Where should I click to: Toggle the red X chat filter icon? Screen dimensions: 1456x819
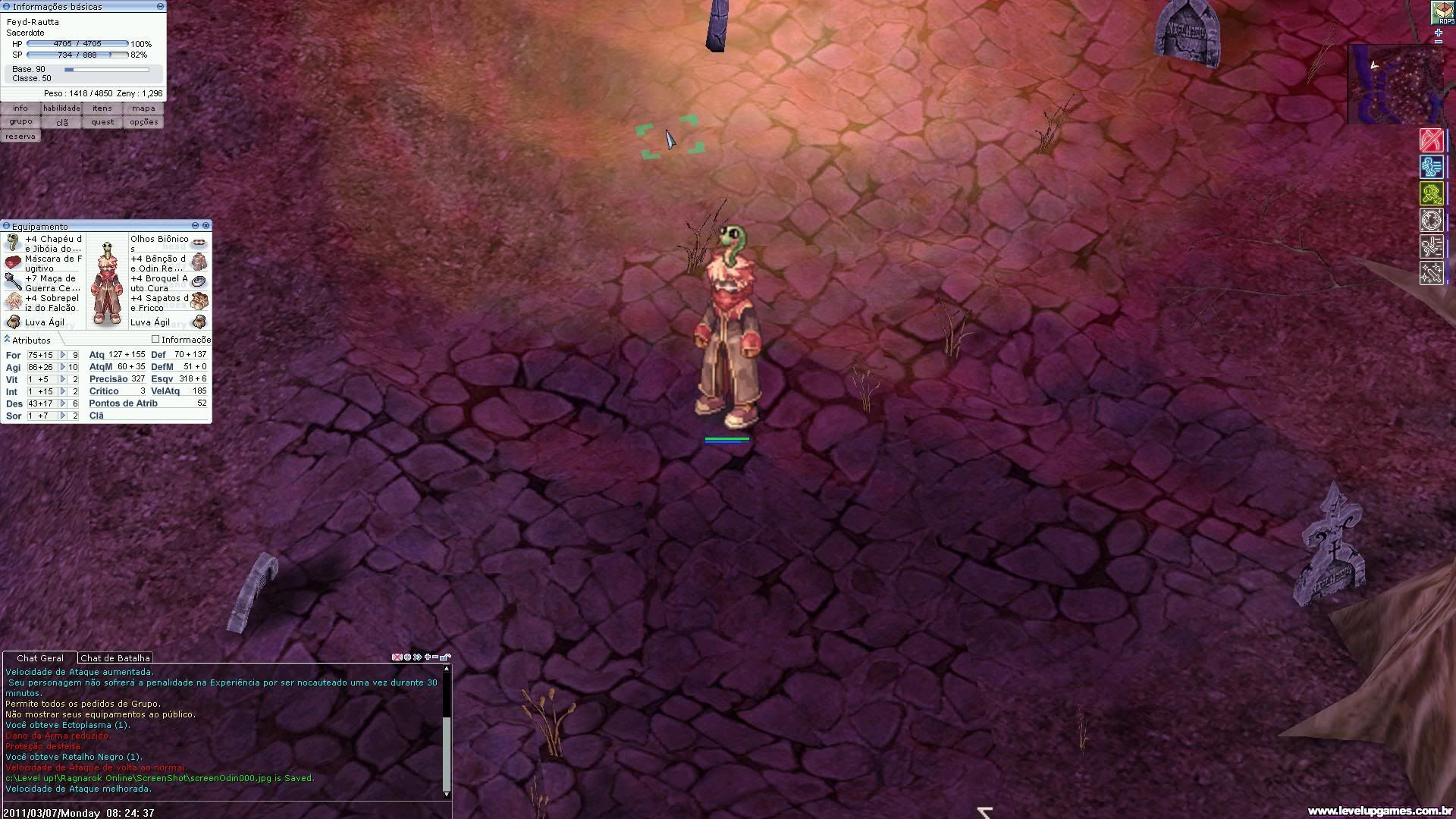pyautogui.click(x=397, y=657)
